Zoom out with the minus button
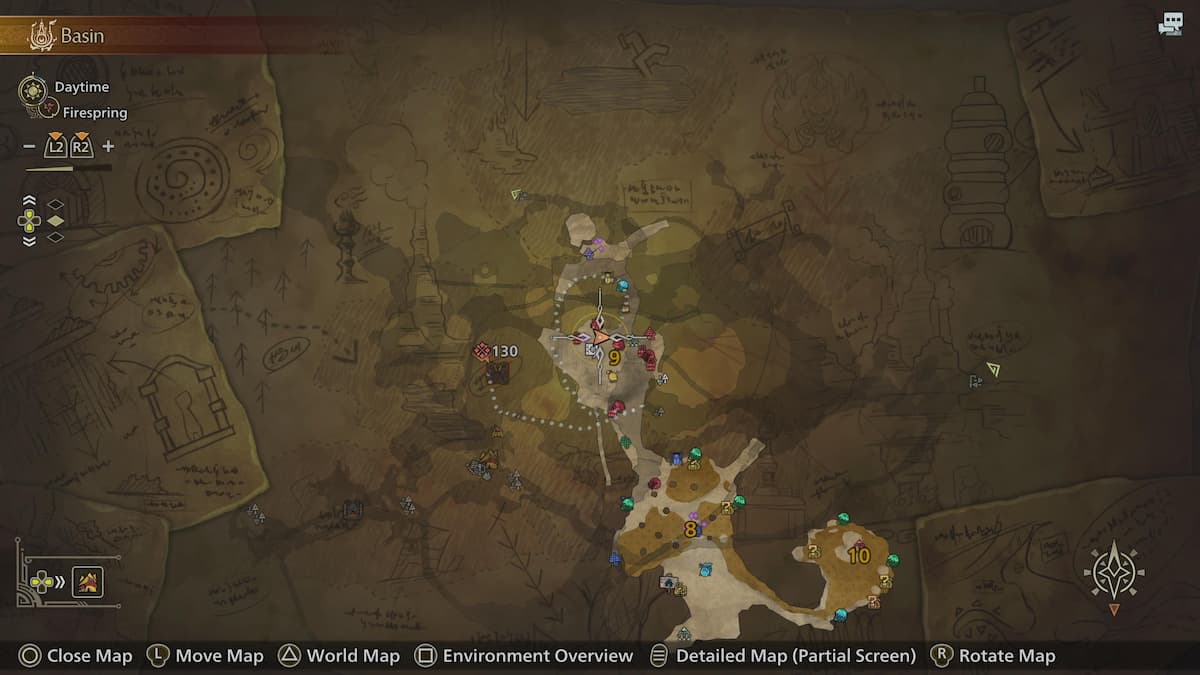Screen dimensions: 1200x675 29,147
